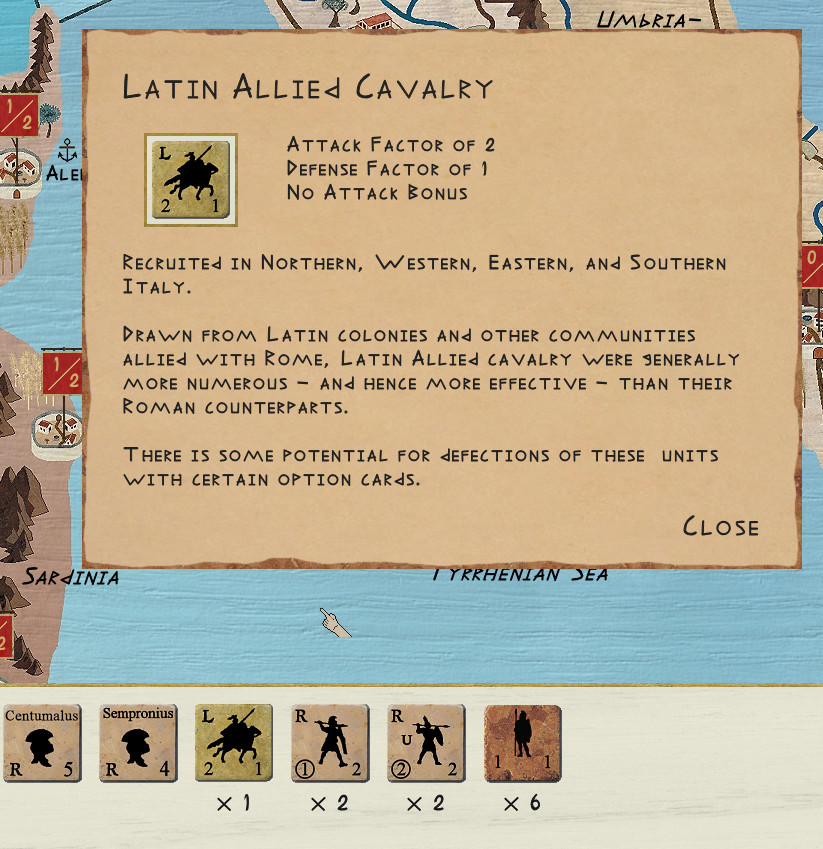This screenshot has width=823, height=849.
Task: Choose the brown spearman unit tile
Action: [x=522, y=743]
